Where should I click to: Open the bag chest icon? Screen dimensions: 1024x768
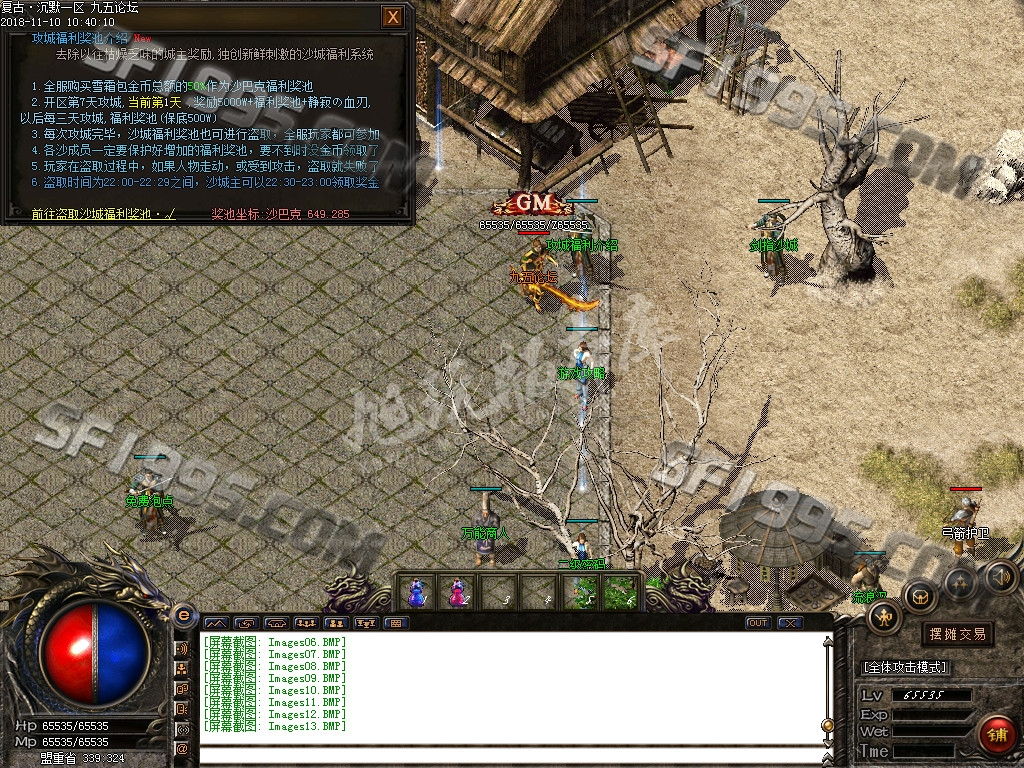coord(920,597)
